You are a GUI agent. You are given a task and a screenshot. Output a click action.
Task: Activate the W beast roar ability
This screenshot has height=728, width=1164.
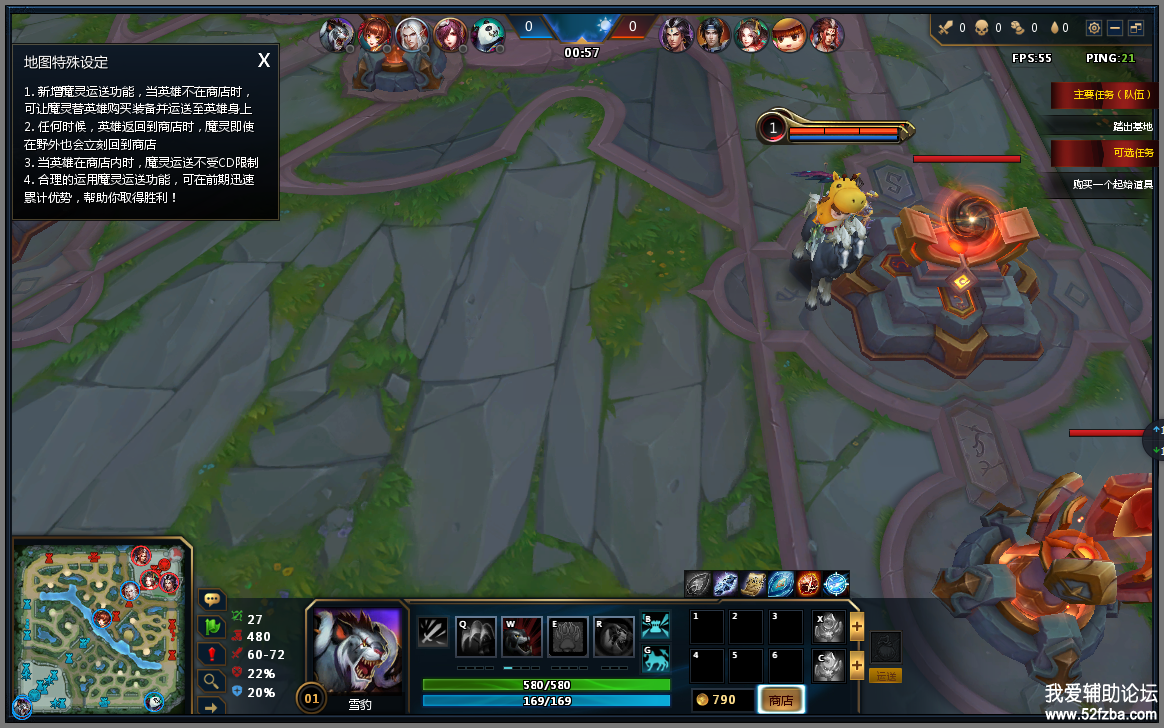coord(522,637)
